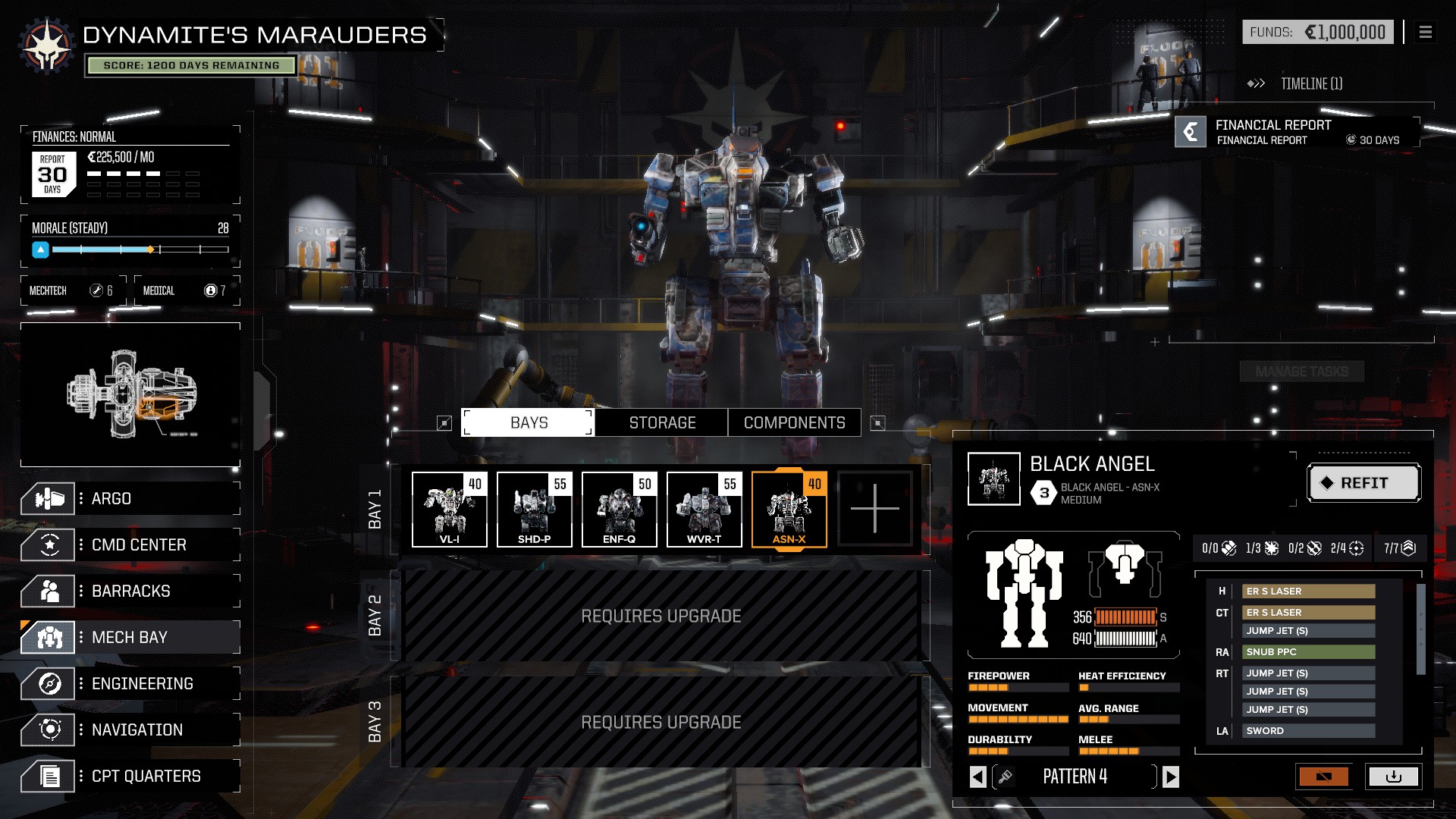Select the Mech Bay room
This screenshot has width=1456, height=819.
pyautogui.click(x=130, y=638)
